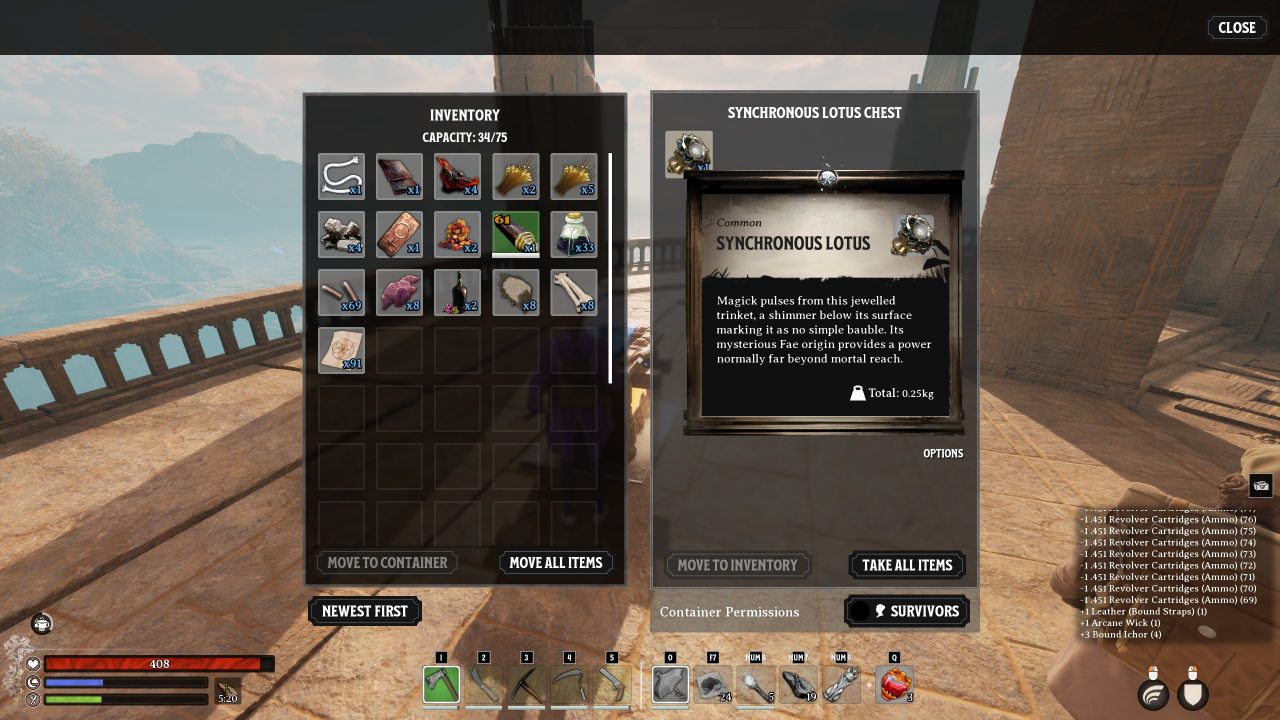Image resolution: width=1280 pixels, height=720 pixels.
Task: Select the ink bottle stack of 33
Action: [574, 235]
